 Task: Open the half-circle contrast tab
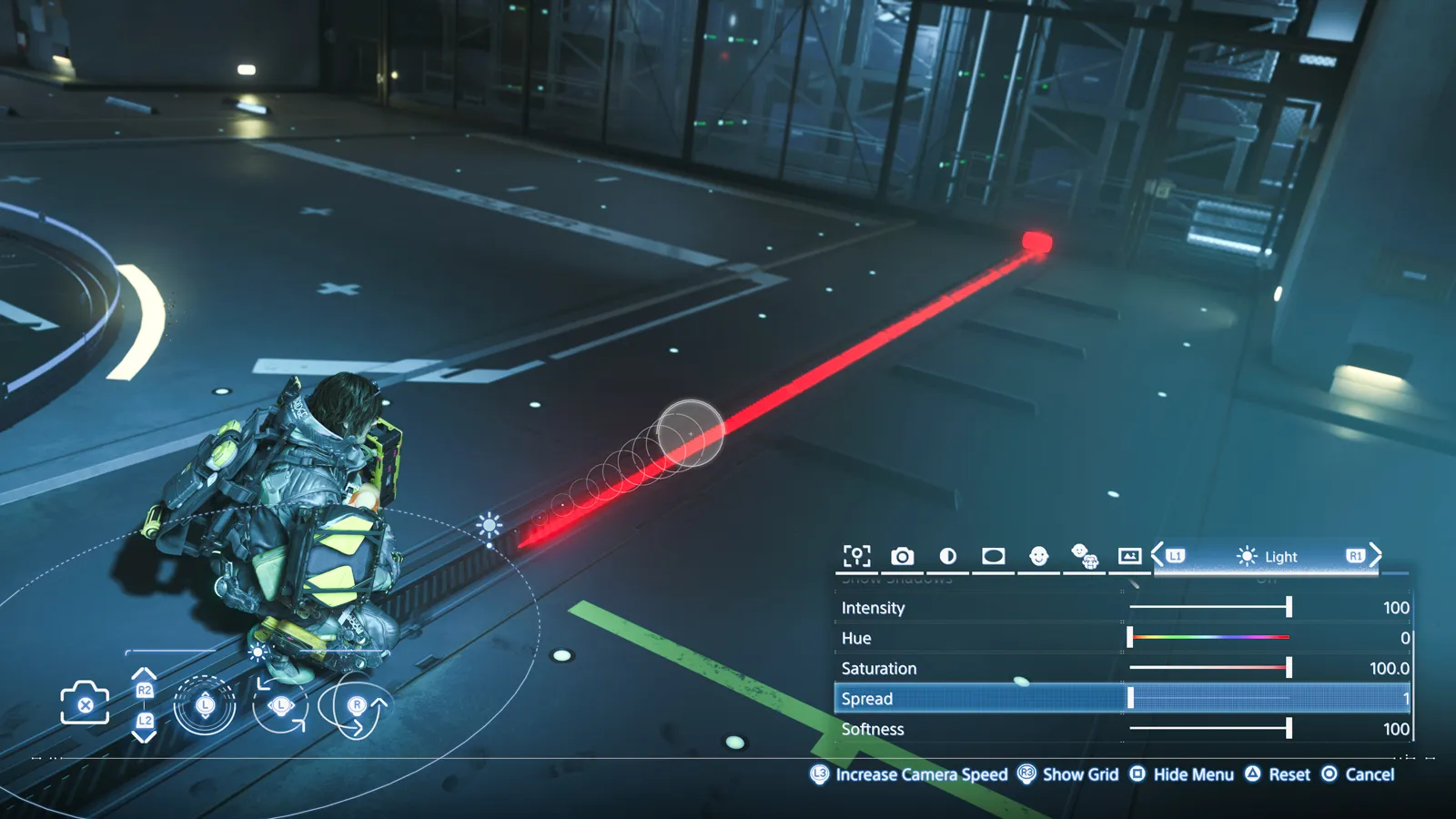tap(947, 556)
